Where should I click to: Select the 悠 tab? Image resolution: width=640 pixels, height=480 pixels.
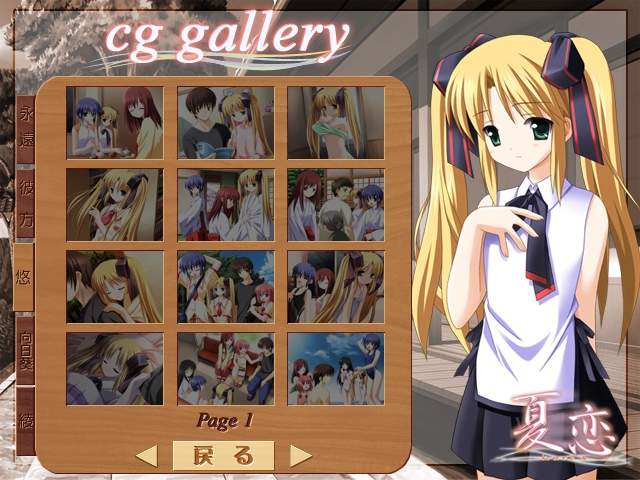click(x=26, y=276)
